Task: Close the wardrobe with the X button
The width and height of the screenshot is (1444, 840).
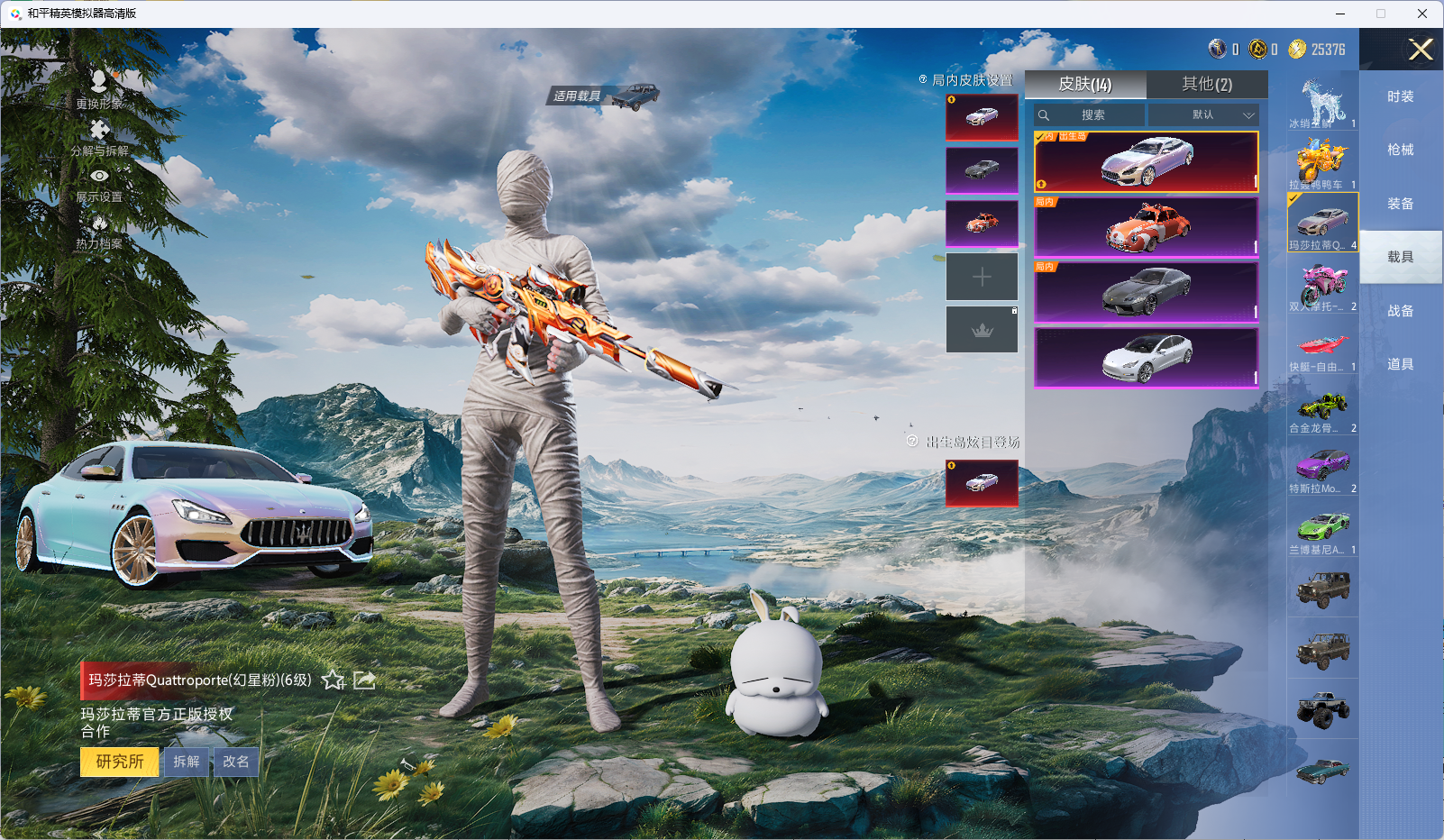Action: 1421,50
